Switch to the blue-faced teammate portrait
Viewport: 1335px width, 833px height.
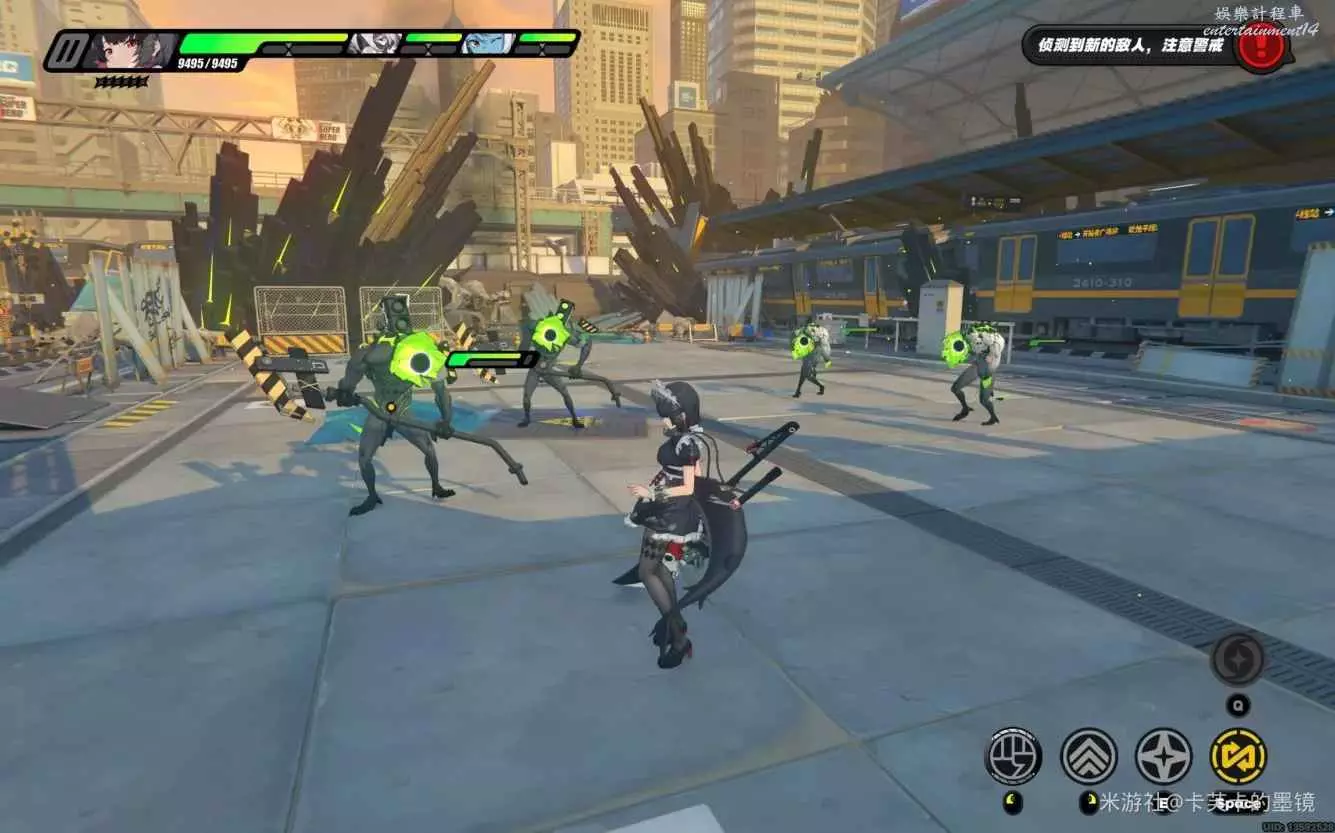[489, 43]
